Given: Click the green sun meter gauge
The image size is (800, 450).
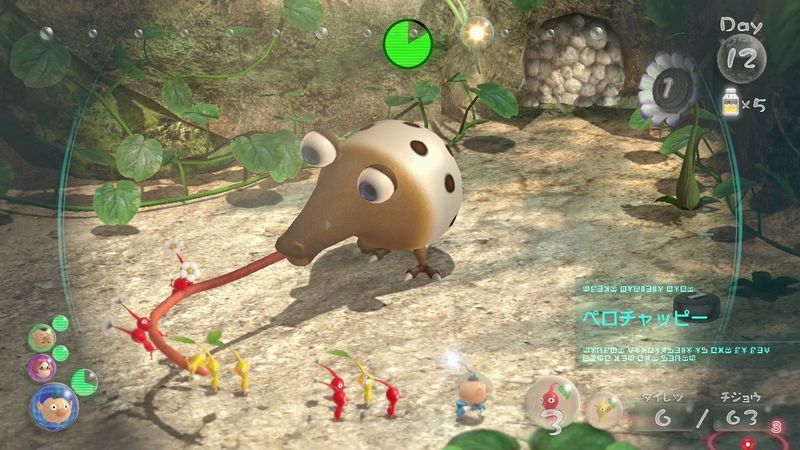Looking at the screenshot, I should point(407,42).
